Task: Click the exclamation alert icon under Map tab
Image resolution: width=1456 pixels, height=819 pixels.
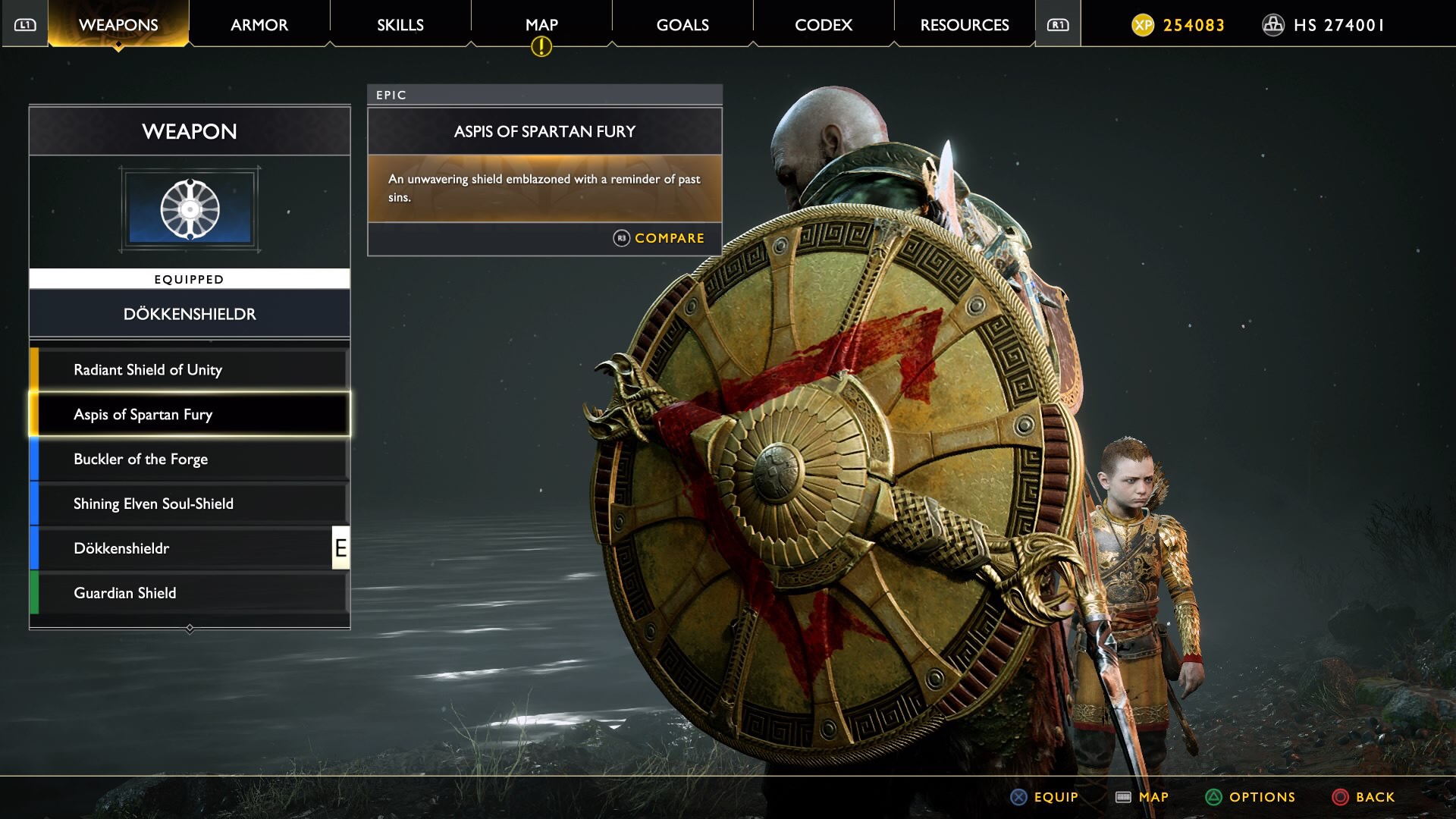Action: (x=541, y=47)
